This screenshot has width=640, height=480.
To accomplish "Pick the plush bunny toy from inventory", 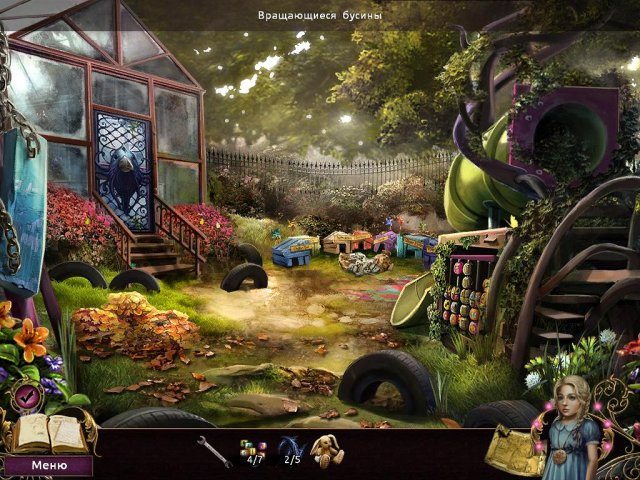I will pyautogui.click(x=328, y=450).
